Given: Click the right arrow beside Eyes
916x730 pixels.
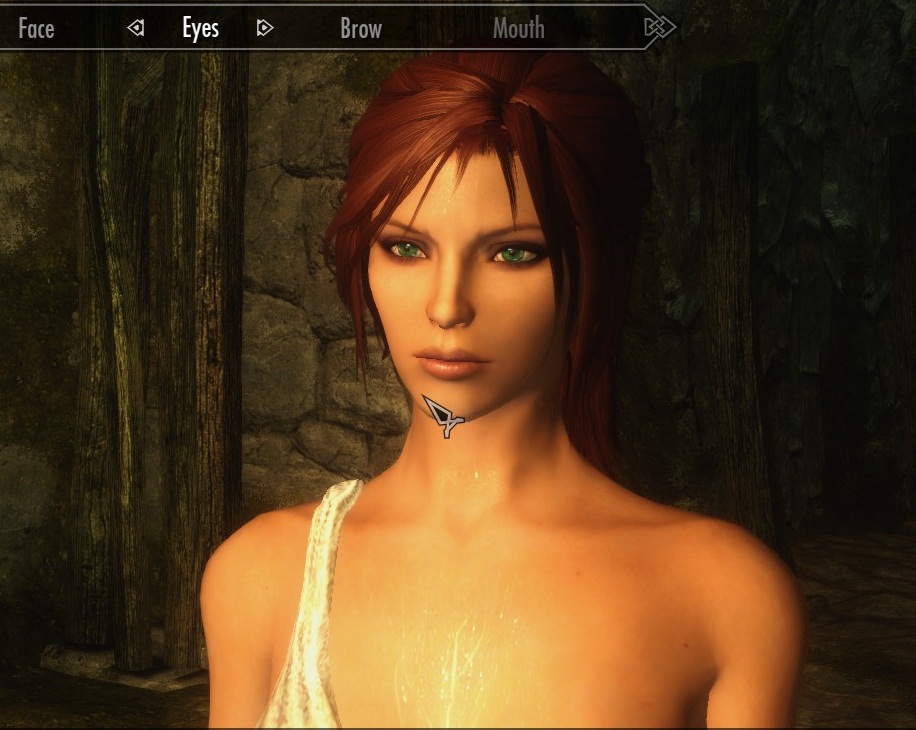Looking at the screenshot, I should [264, 29].
